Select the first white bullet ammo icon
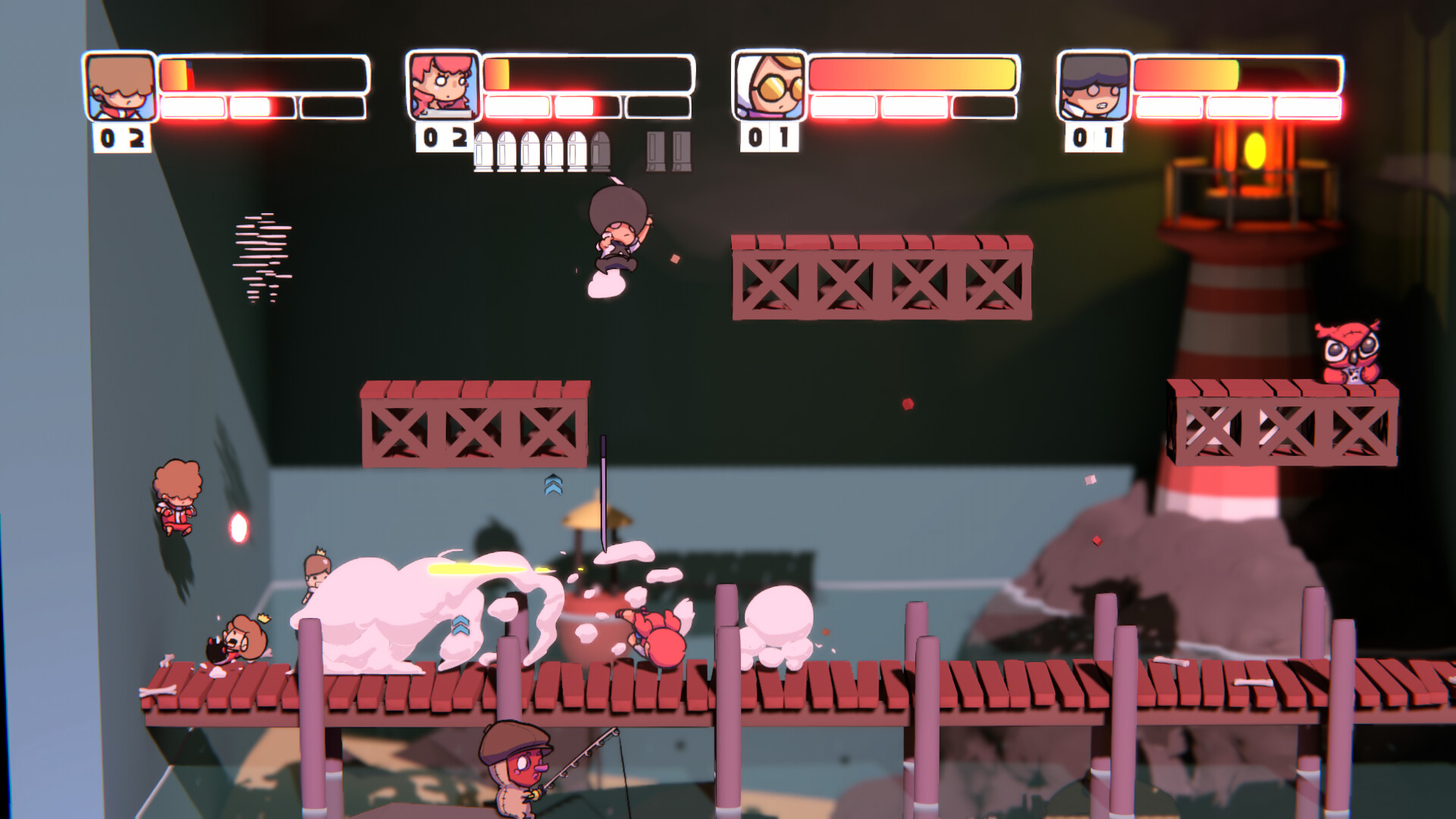The height and width of the screenshot is (819, 1456). (483, 152)
